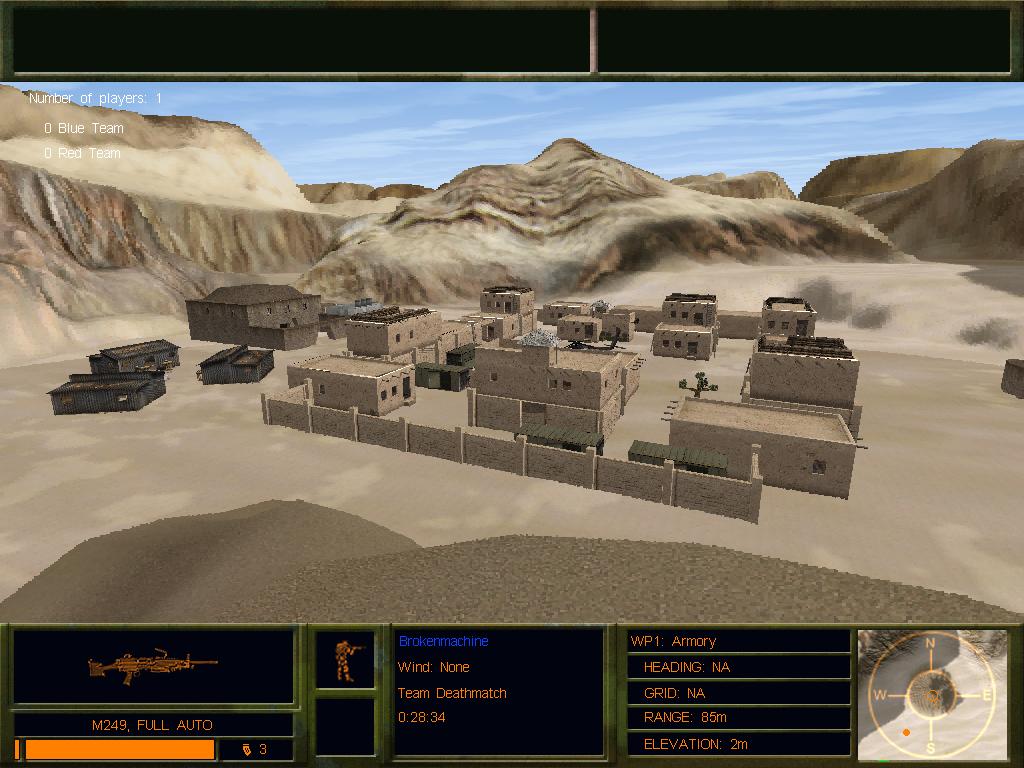Open the compass minimap

tap(931, 694)
